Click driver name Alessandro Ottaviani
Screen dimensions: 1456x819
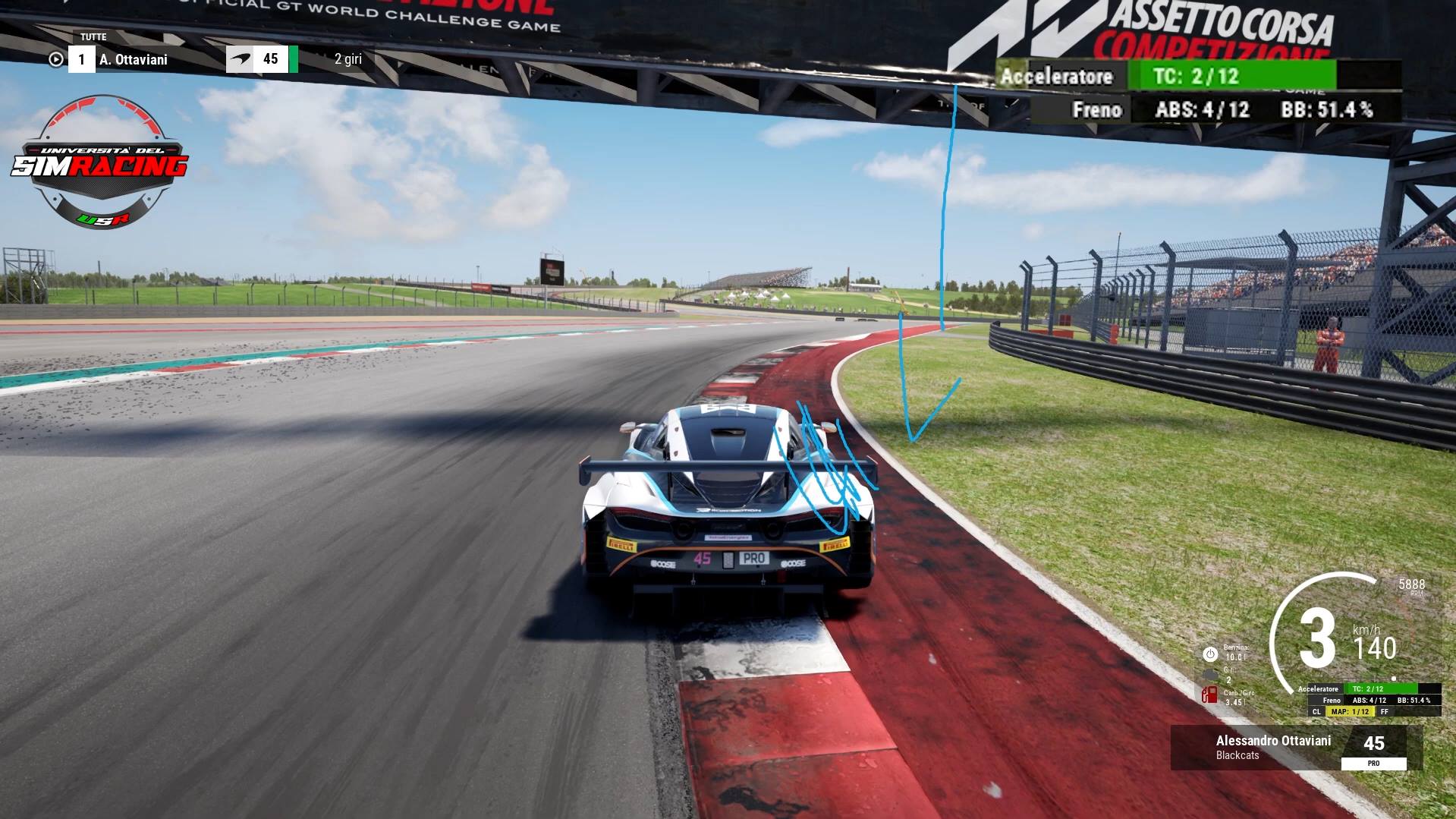point(1275,741)
